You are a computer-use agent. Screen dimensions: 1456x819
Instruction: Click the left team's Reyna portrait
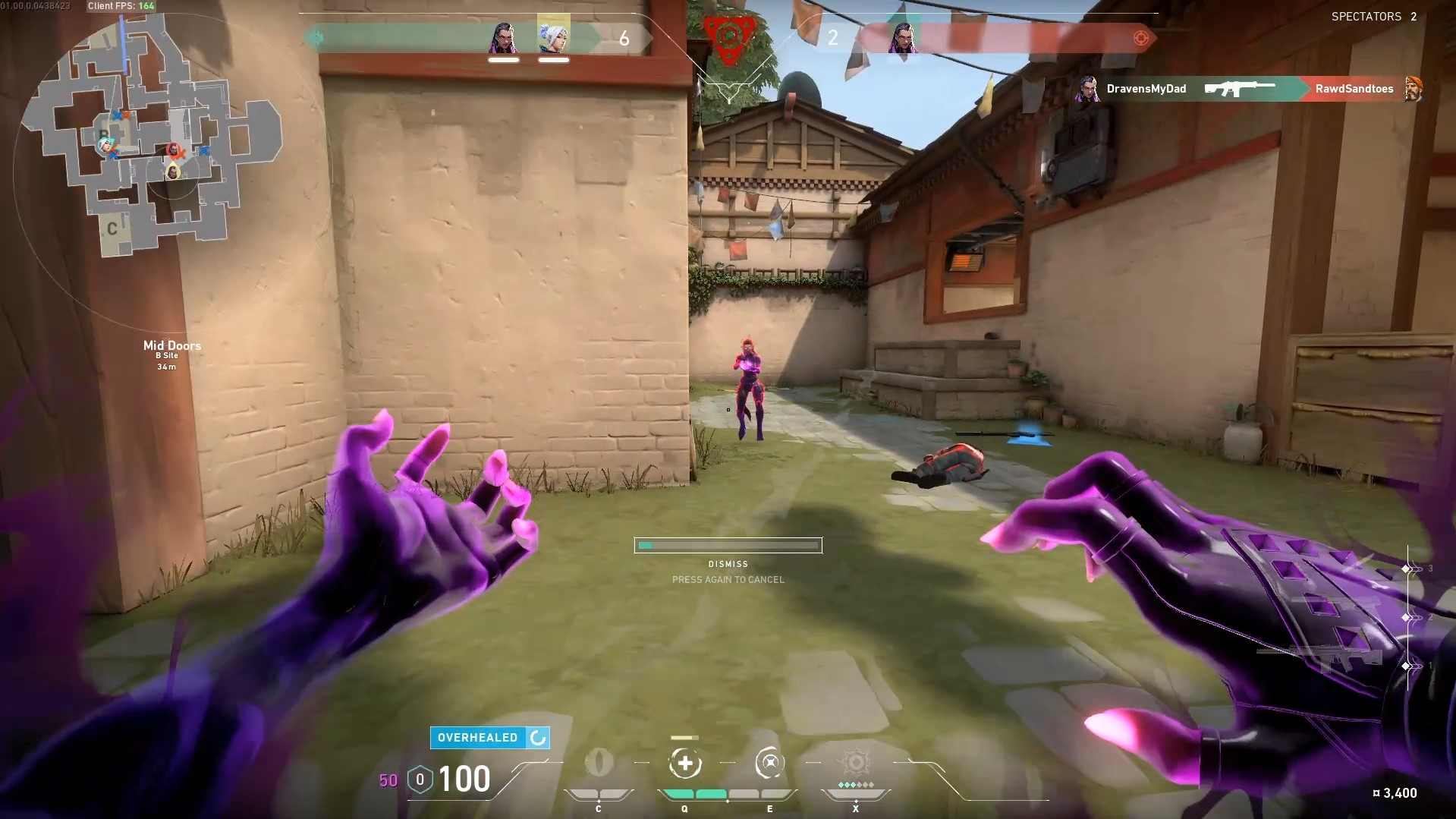click(x=503, y=37)
